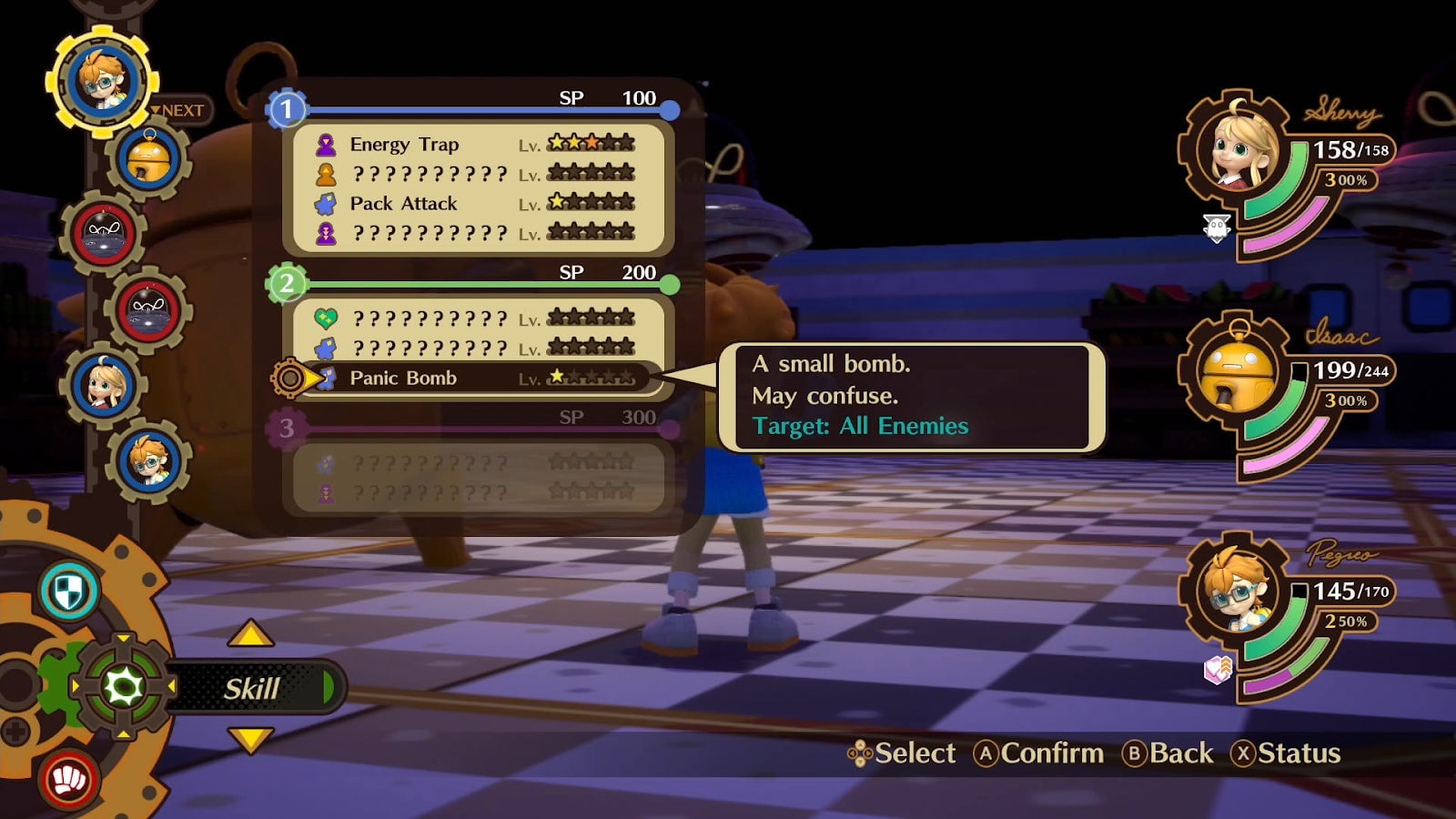Click the green gear skill wheel icon

[x=124, y=687]
